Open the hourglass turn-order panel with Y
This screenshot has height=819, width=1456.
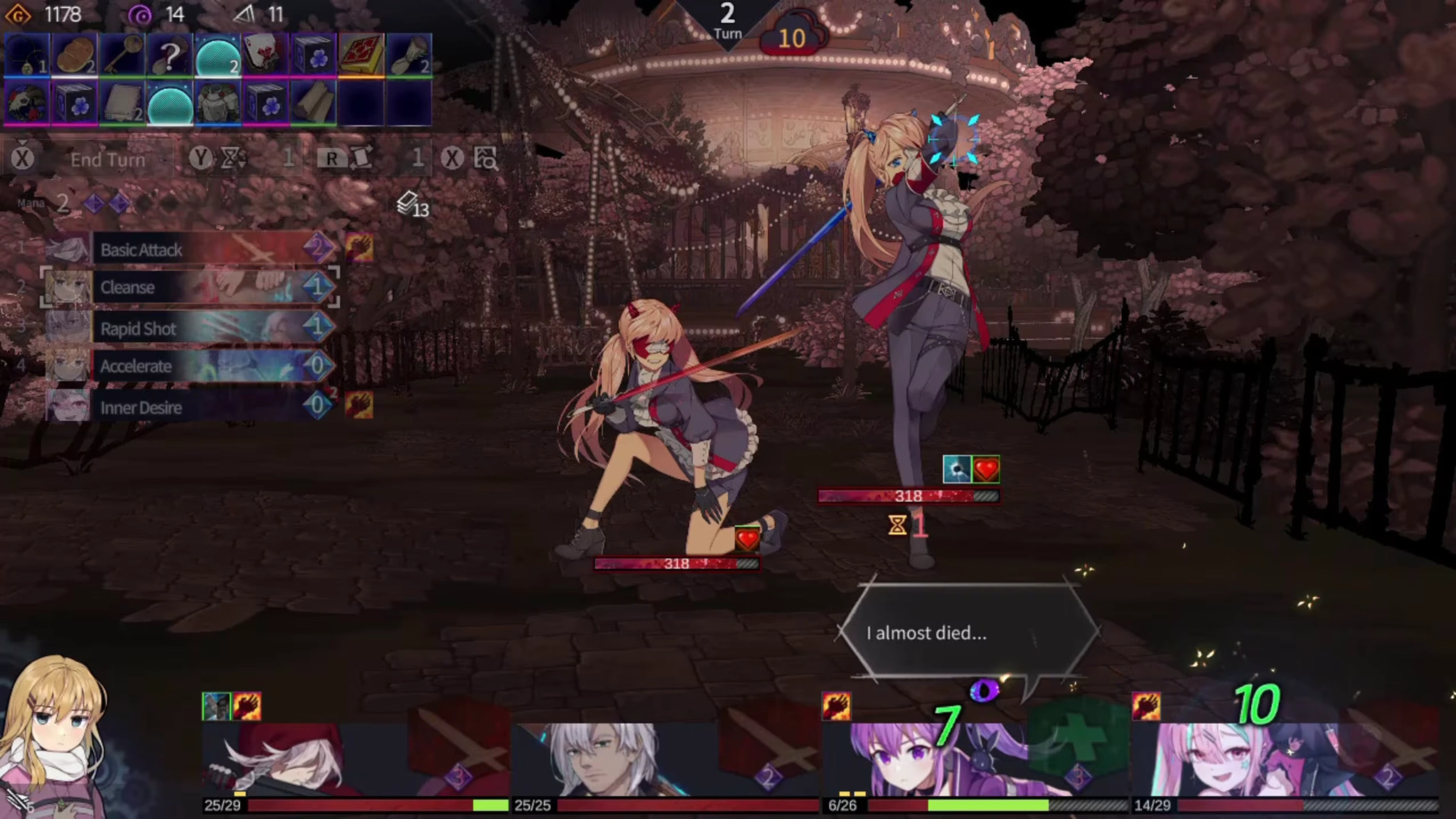215,159
